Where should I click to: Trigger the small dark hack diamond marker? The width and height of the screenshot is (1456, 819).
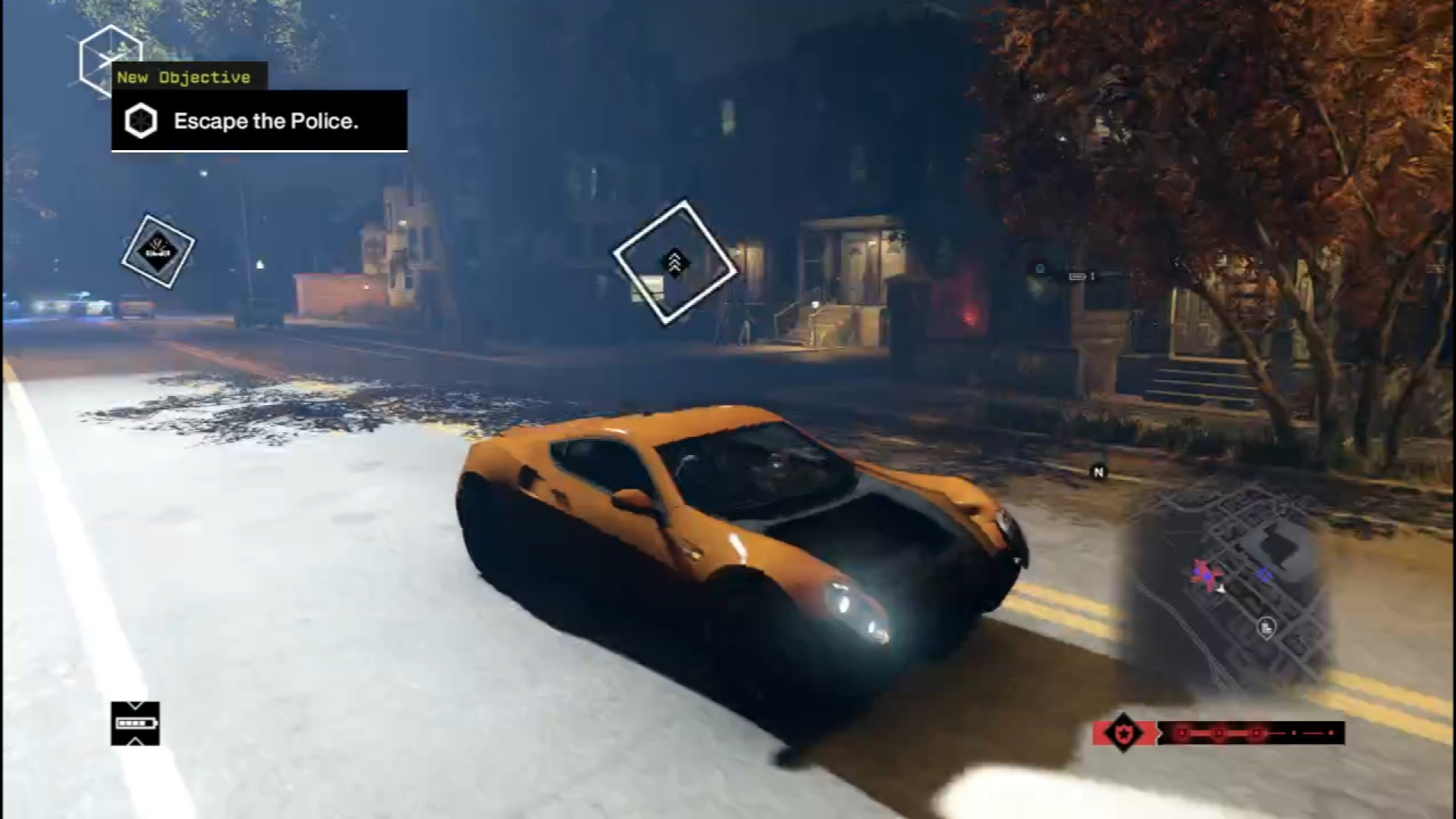pos(158,250)
